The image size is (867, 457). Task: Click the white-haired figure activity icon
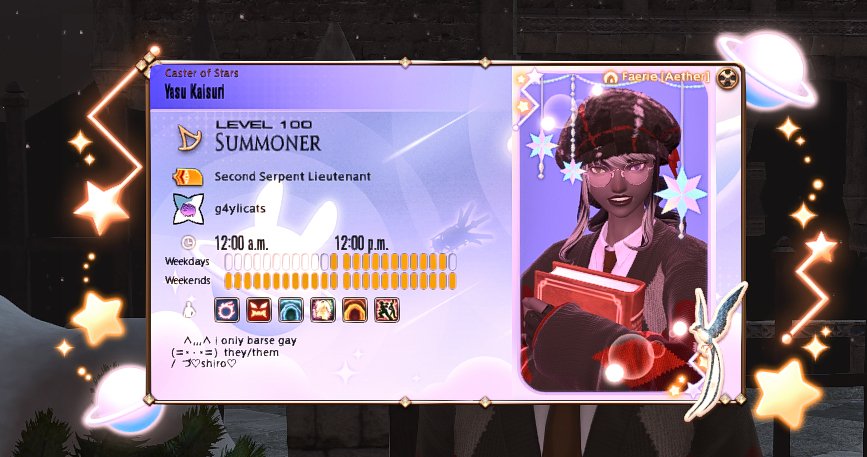(323, 309)
